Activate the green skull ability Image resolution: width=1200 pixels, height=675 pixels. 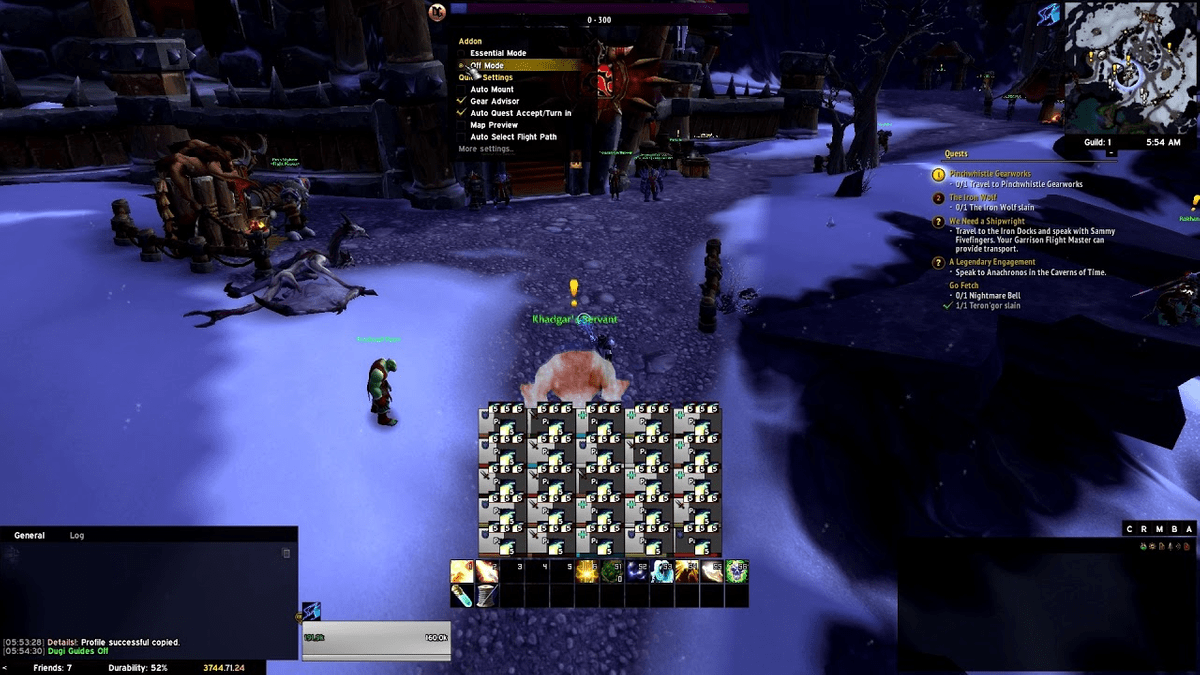tap(737, 571)
